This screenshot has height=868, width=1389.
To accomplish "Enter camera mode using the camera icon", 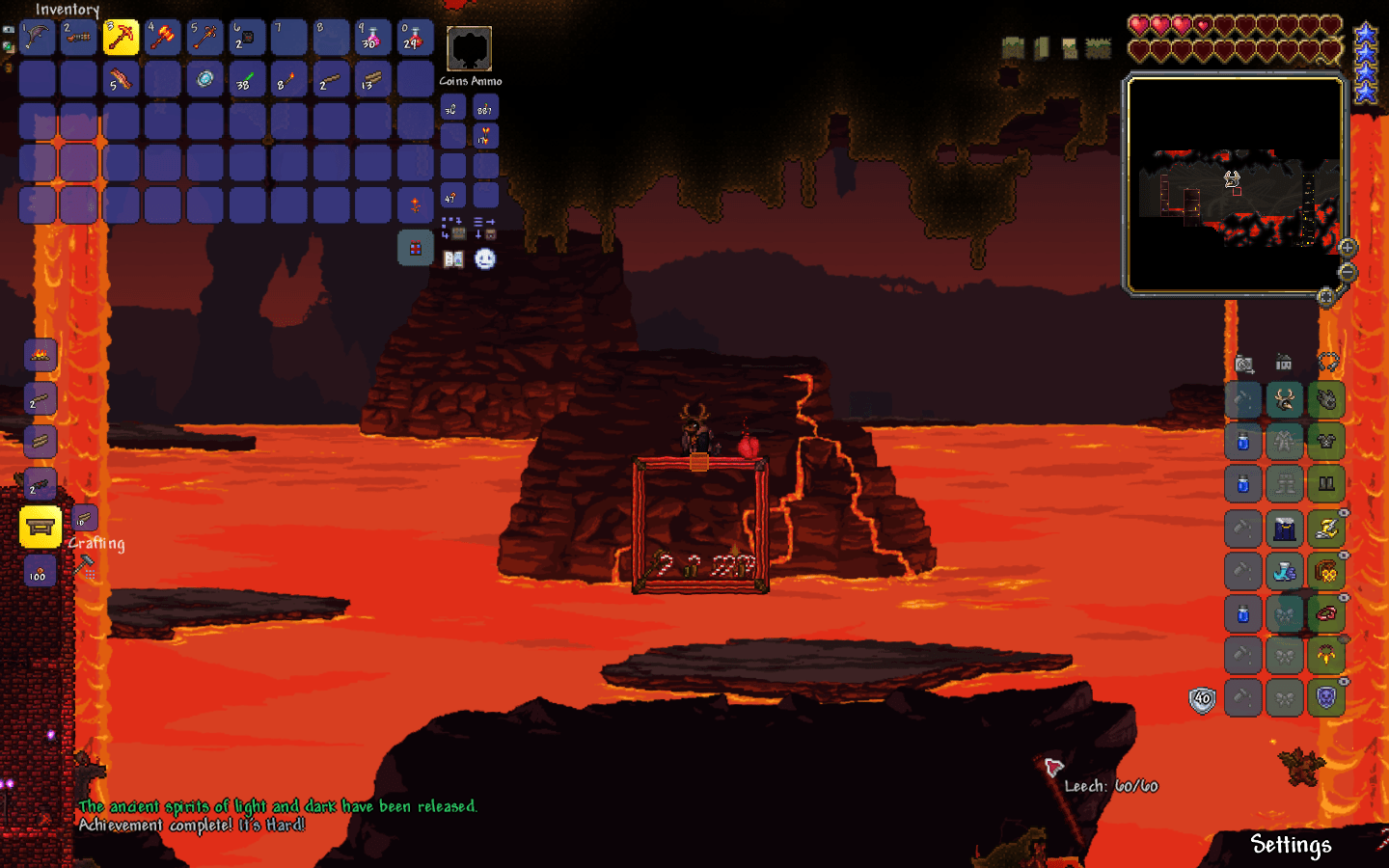I will pyautogui.click(x=1243, y=364).
